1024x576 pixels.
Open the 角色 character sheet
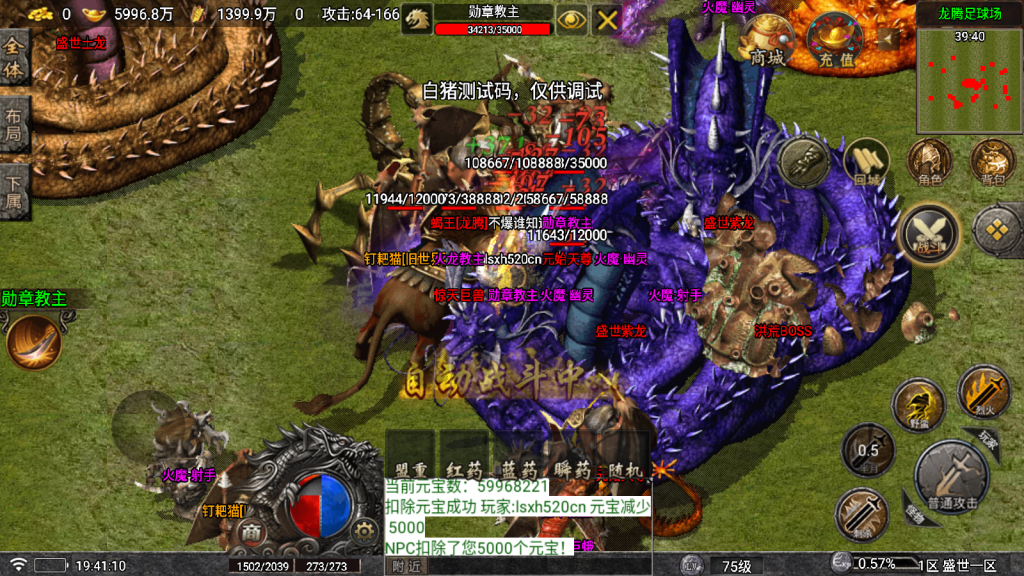(929, 163)
